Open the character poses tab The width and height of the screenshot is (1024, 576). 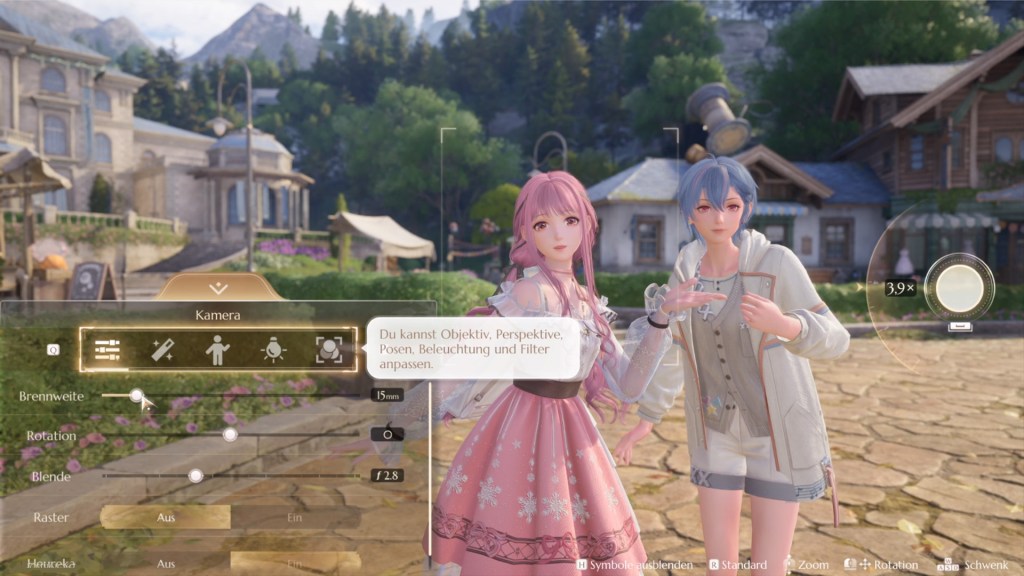point(217,350)
